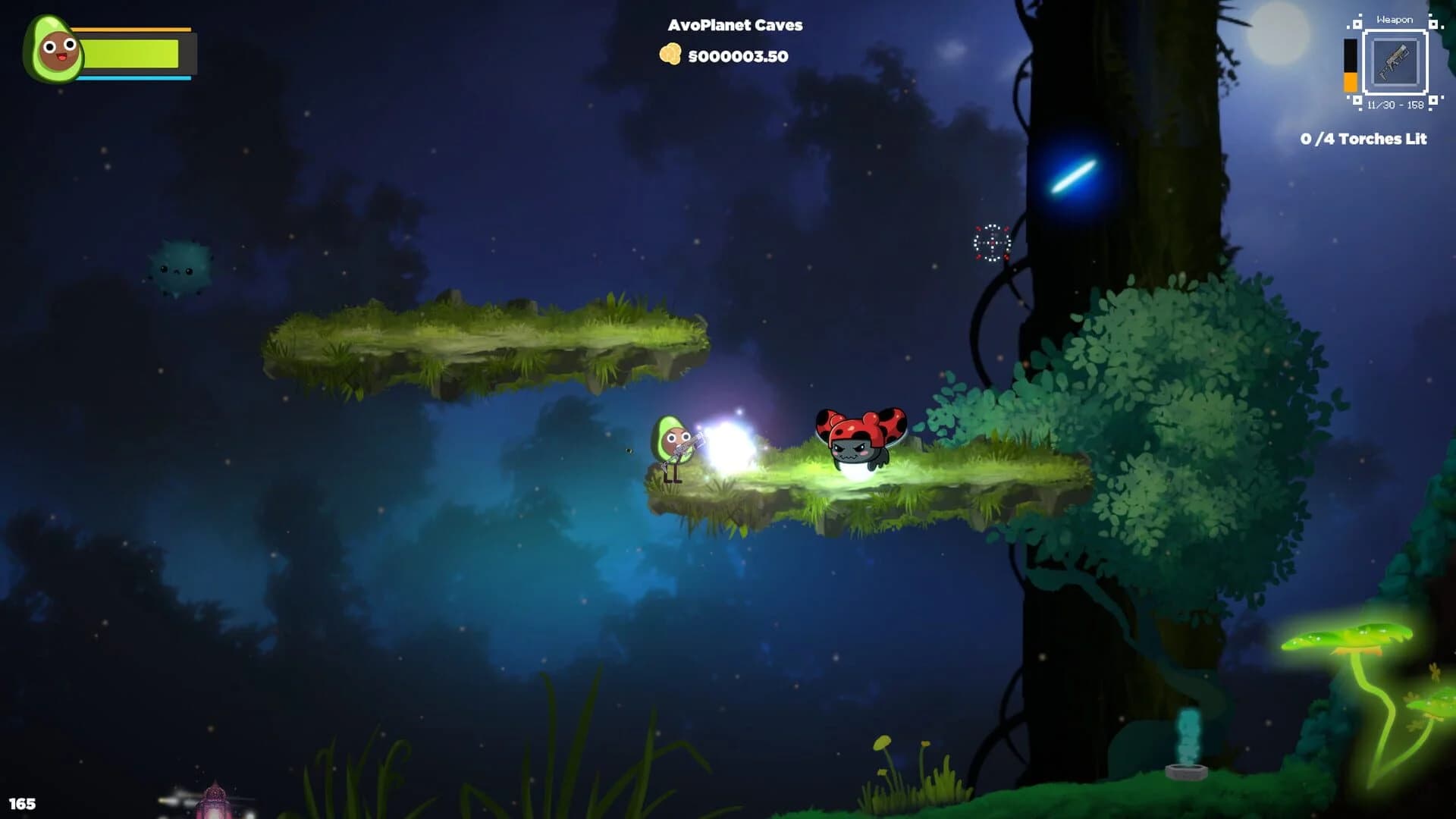This screenshot has width=1456, height=819.
Task: Click the ammo count reading 11/30 - 158
Action: [1395, 104]
